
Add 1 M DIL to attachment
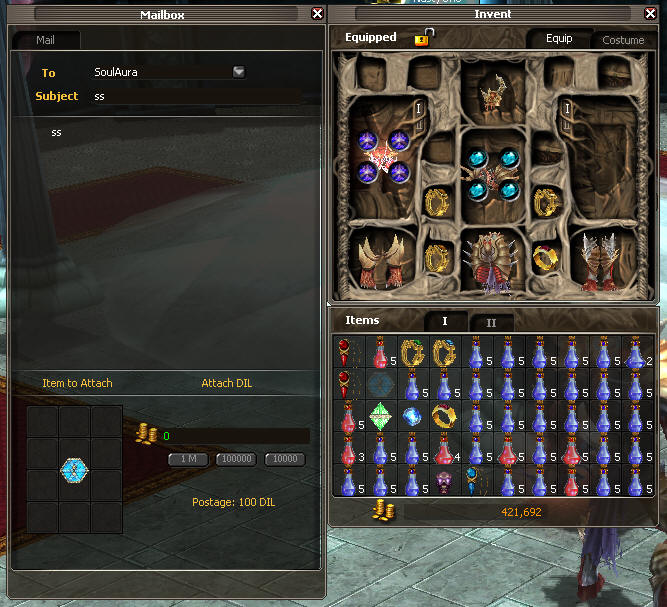click(x=189, y=459)
